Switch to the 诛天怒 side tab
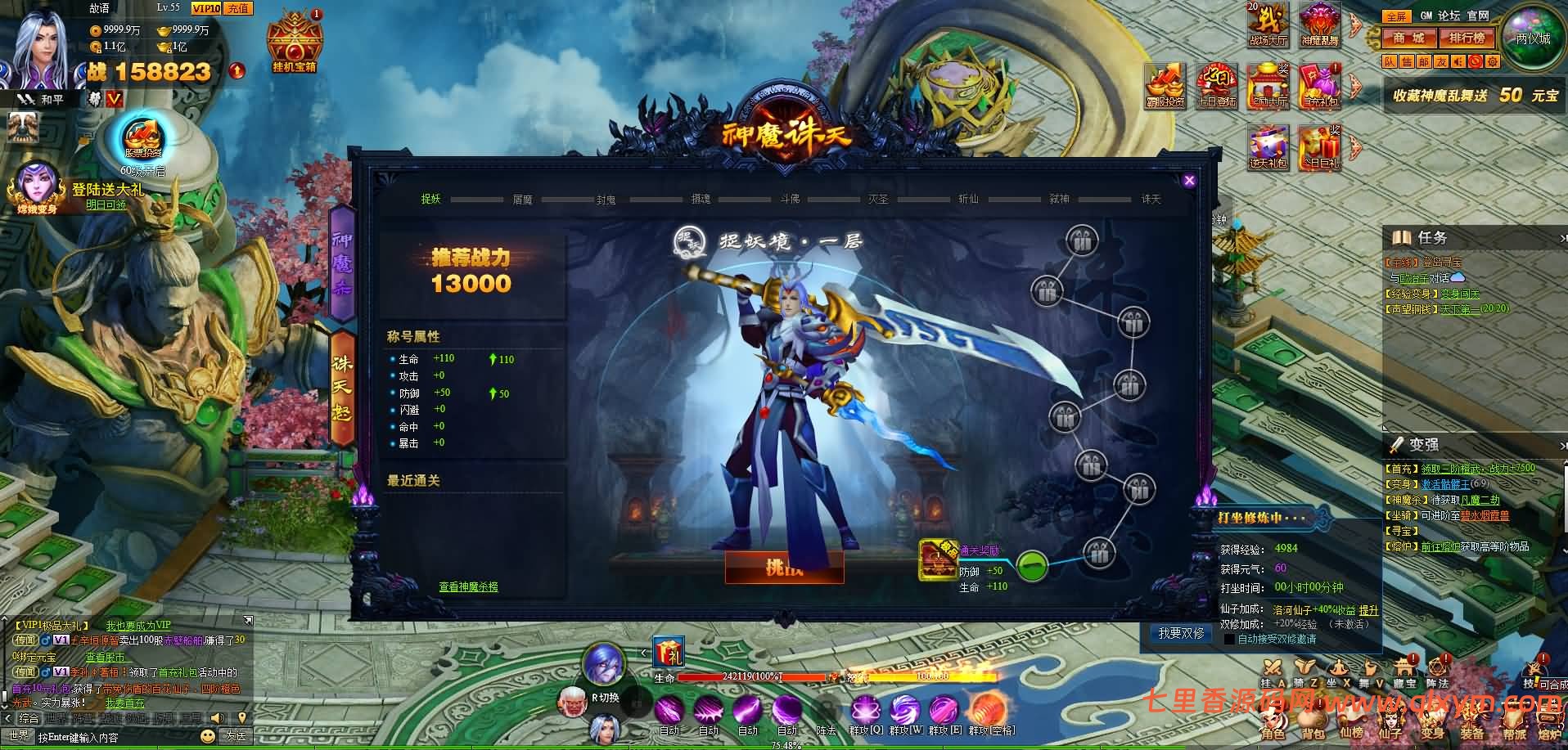Image resolution: width=1568 pixels, height=750 pixels. [341, 388]
